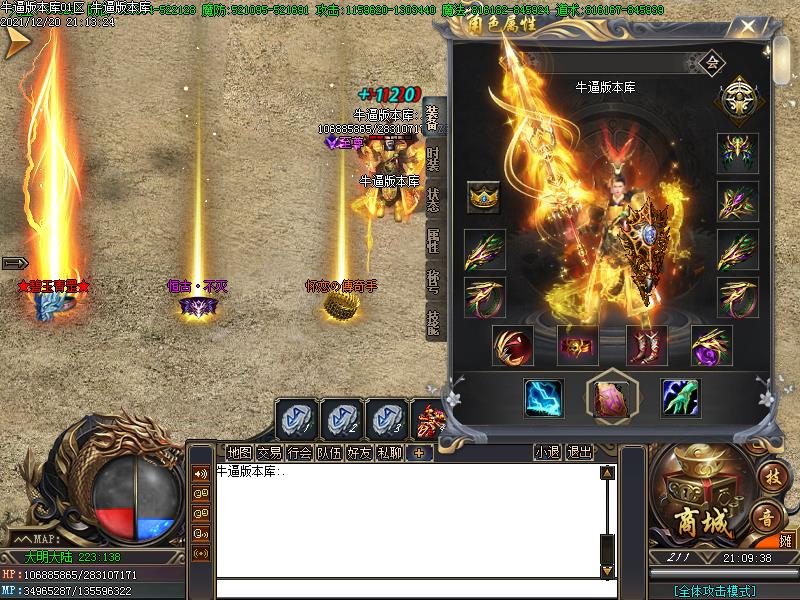Open the 好友 friends list

coord(359,452)
